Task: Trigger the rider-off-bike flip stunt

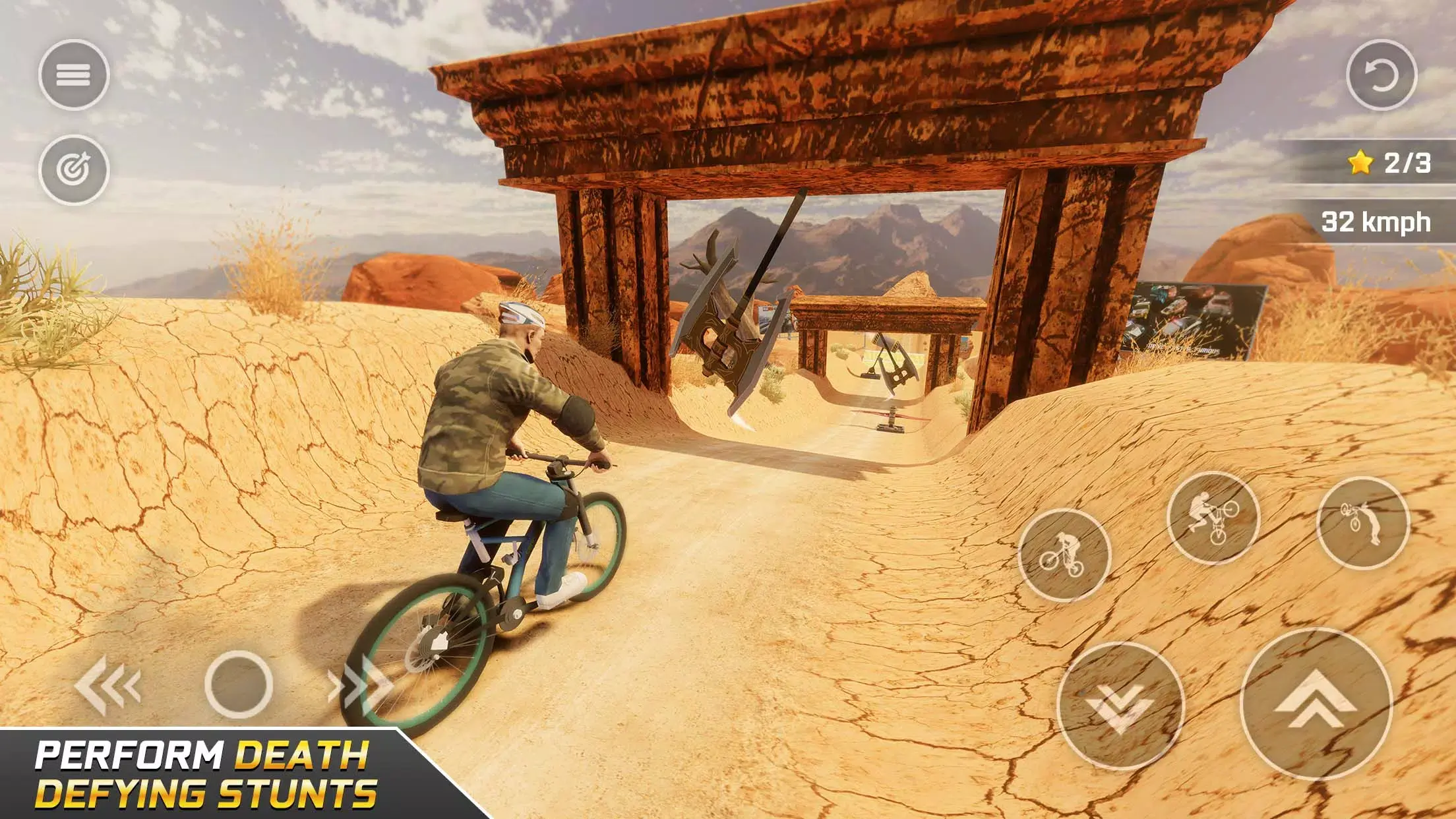Action: point(1362,522)
